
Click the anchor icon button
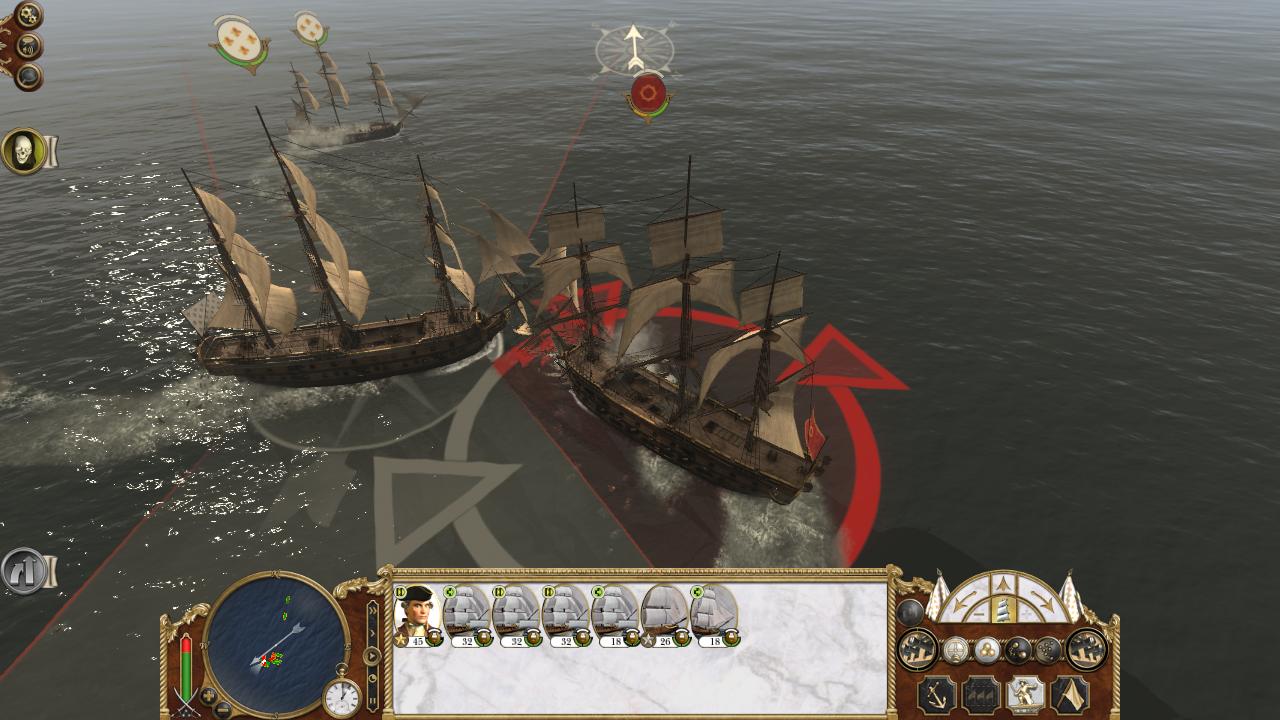[937, 694]
